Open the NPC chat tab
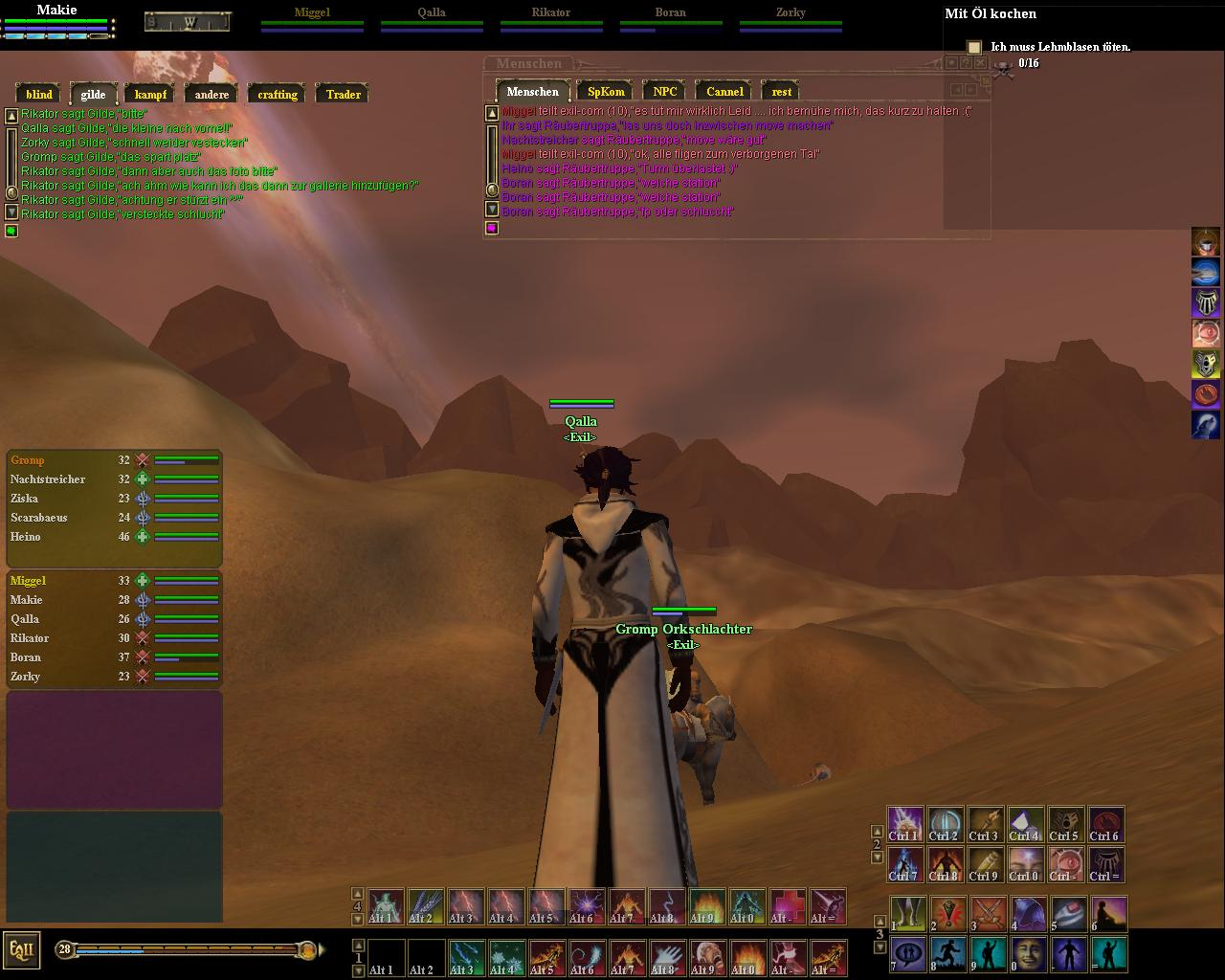 (664, 92)
